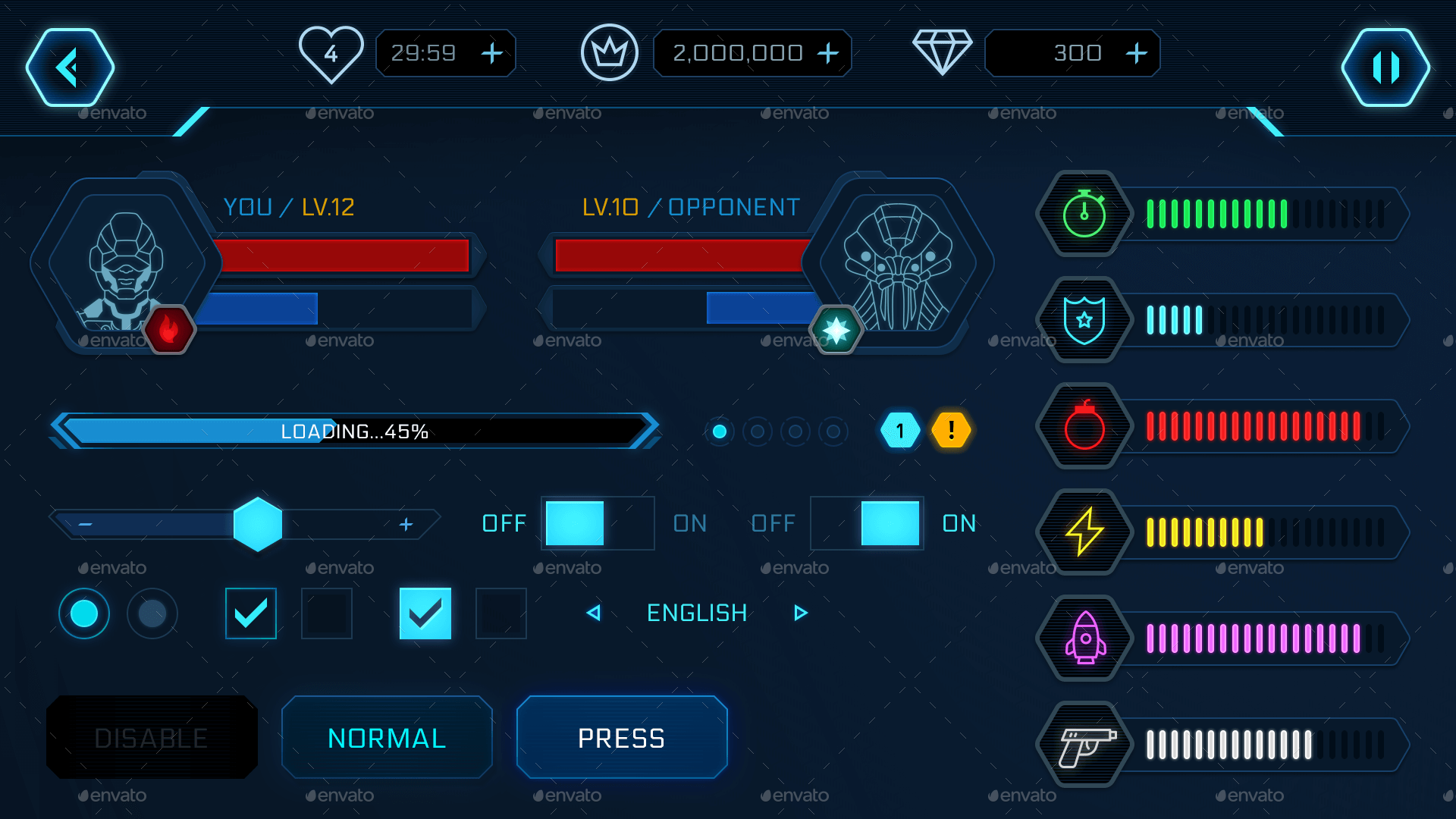Select the unfilled radio button
The width and height of the screenshot is (1456, 819).
[152, 613]
